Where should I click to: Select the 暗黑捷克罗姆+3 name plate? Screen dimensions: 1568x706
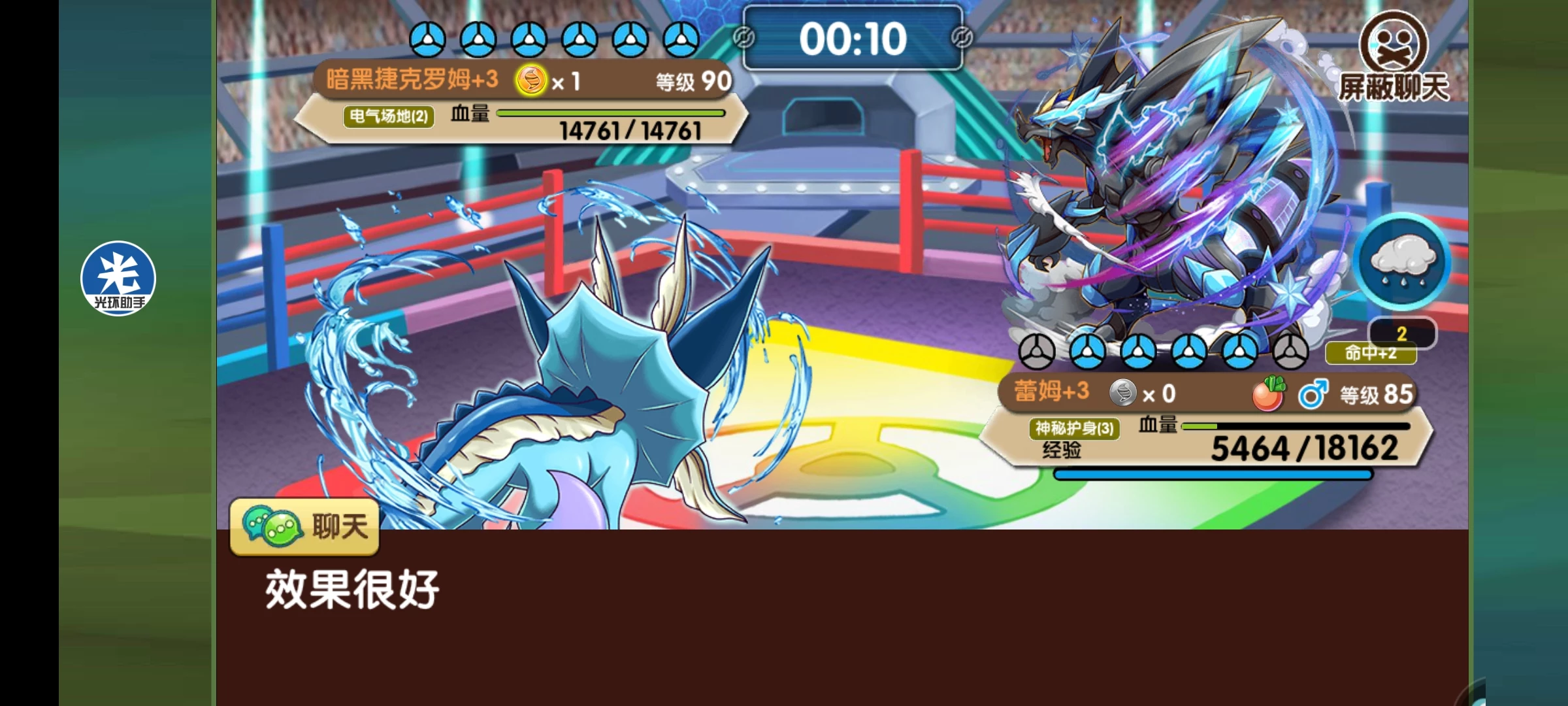point(412,80)
